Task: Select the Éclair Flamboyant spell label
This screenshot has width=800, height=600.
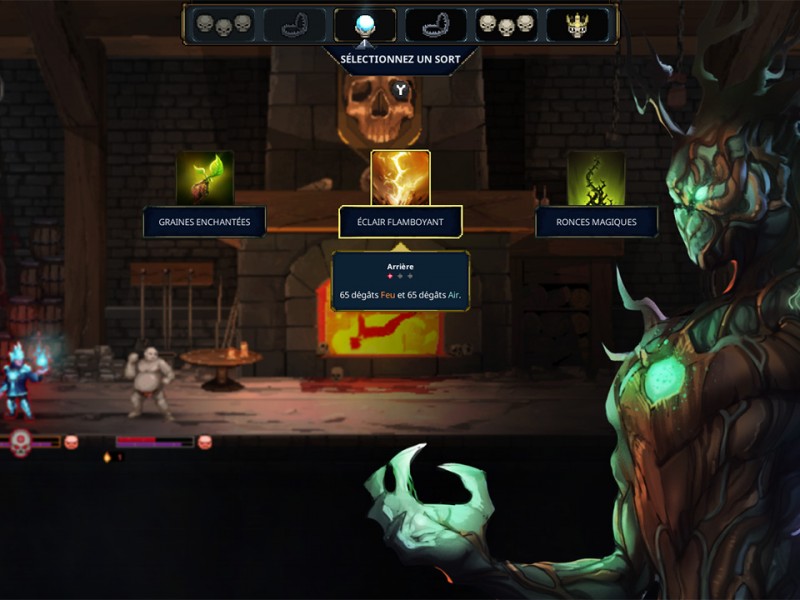Action: click(x=400, y=222)
